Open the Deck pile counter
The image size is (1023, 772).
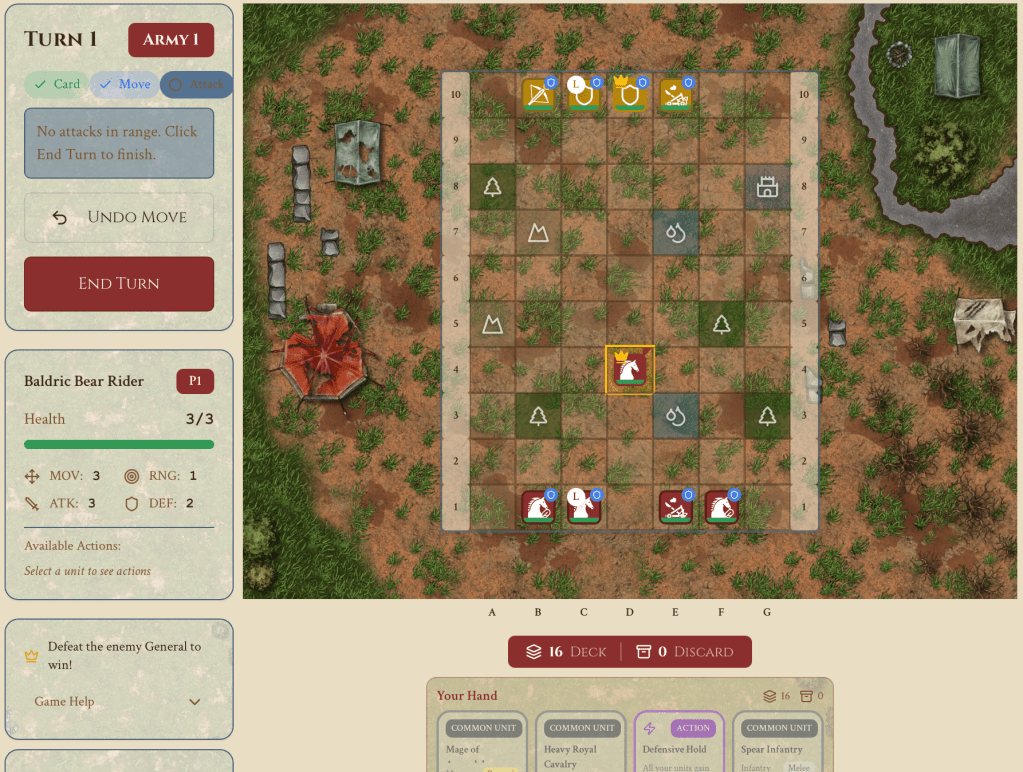567,652
